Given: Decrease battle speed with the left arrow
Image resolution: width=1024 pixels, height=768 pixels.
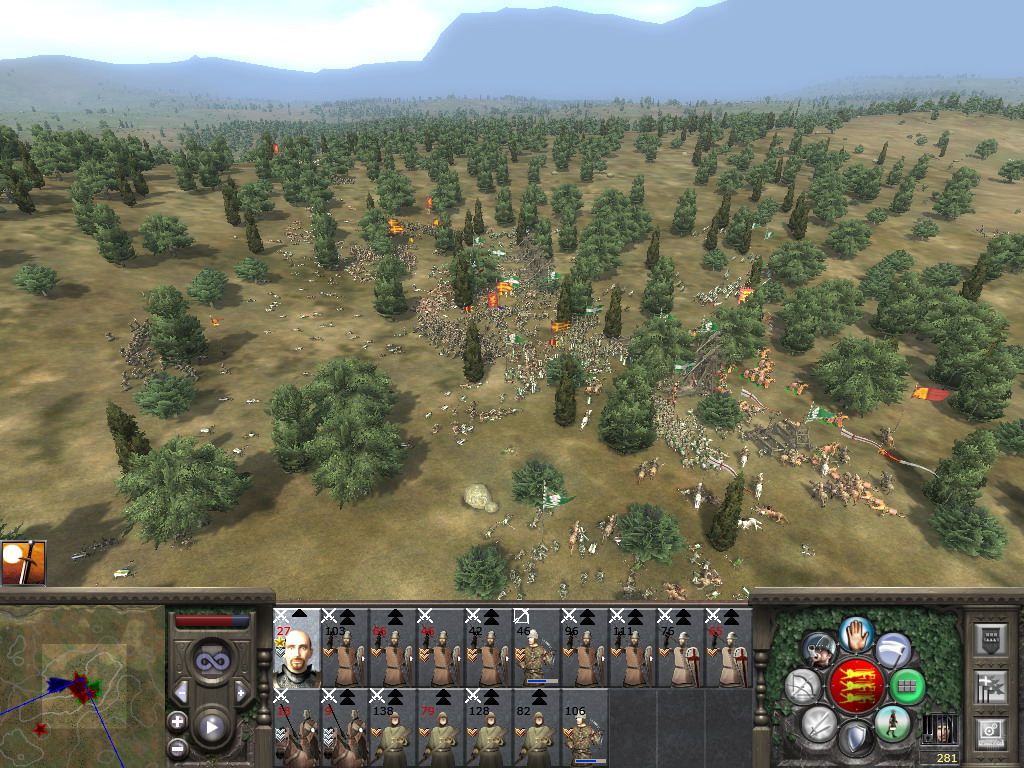Looking at the screenshot, I should tap(181, 692).
